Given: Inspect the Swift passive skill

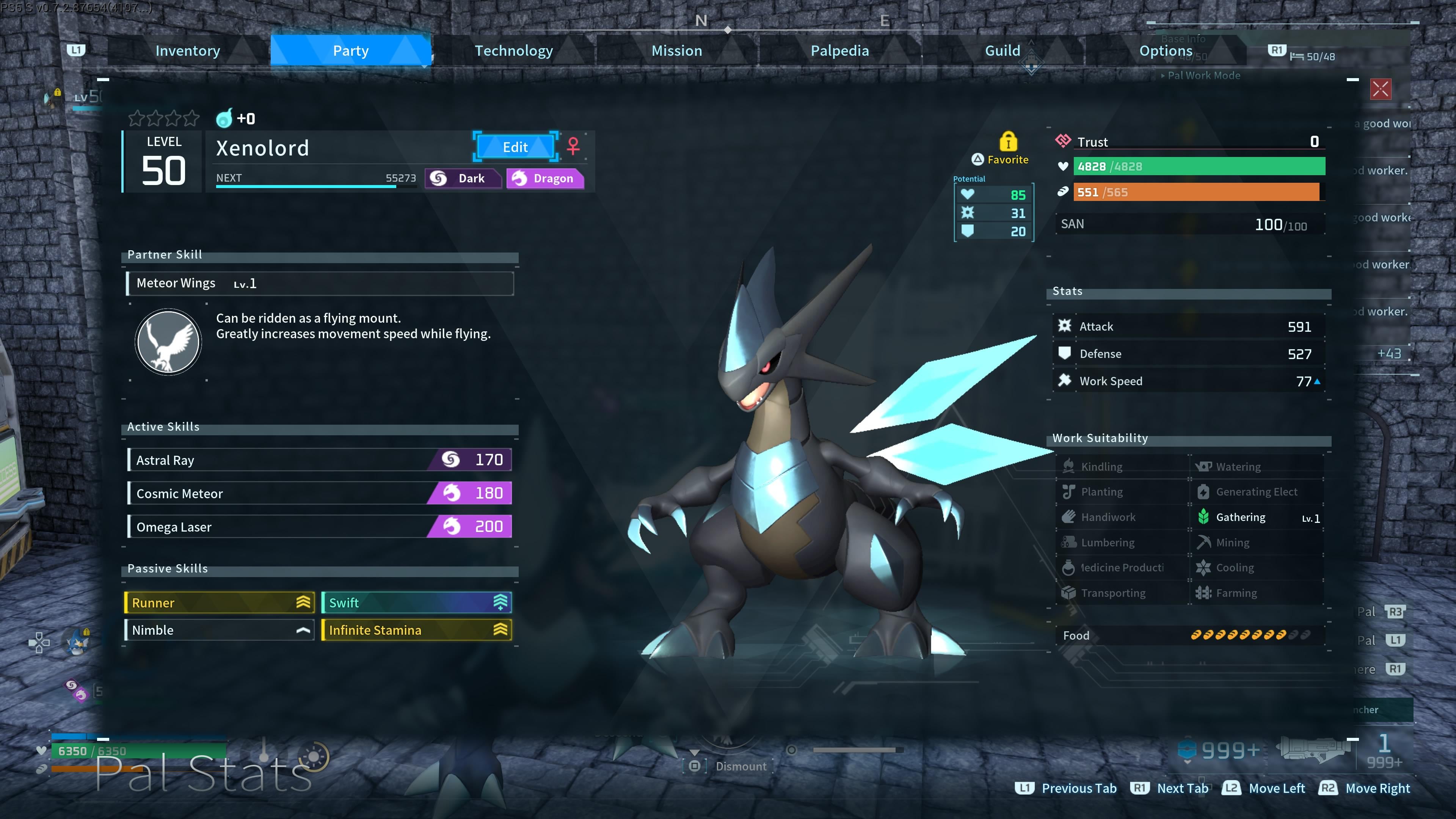Looking at the screenshot, I should point(417,602).
